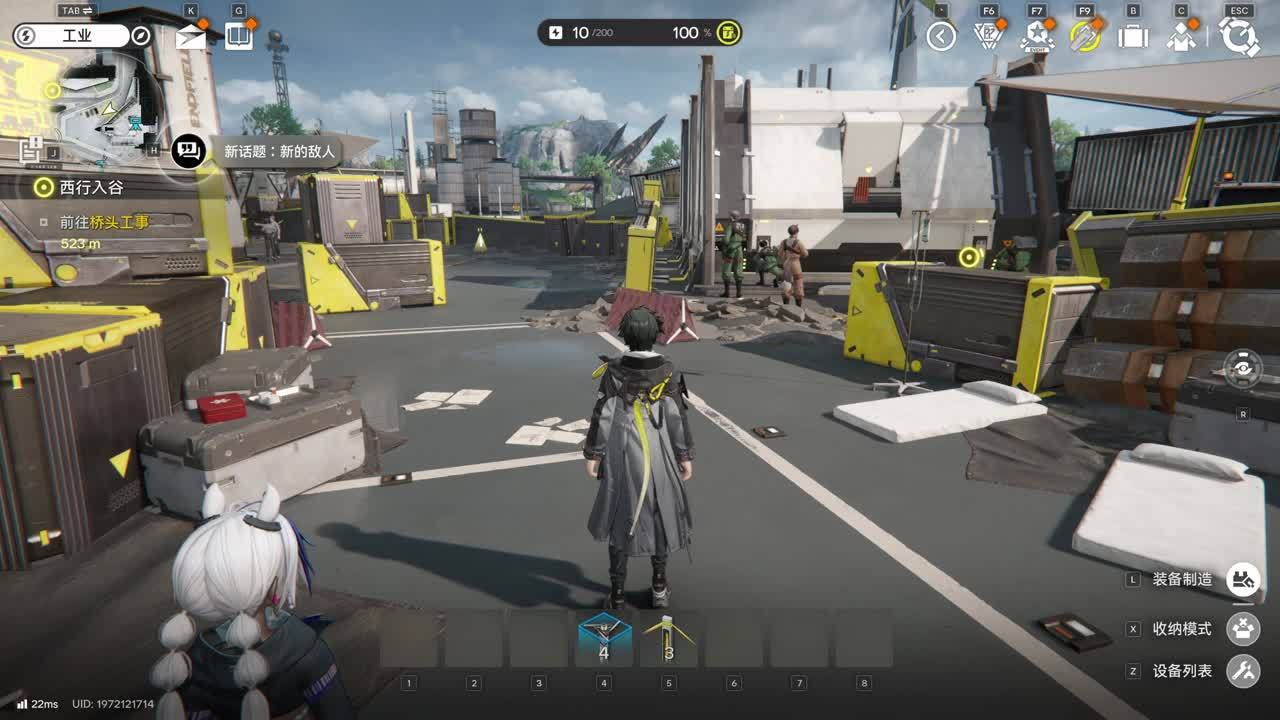Open the mission log icon beside minimap
Viewport: 1280px width, 720px height.
coord(31,150)
